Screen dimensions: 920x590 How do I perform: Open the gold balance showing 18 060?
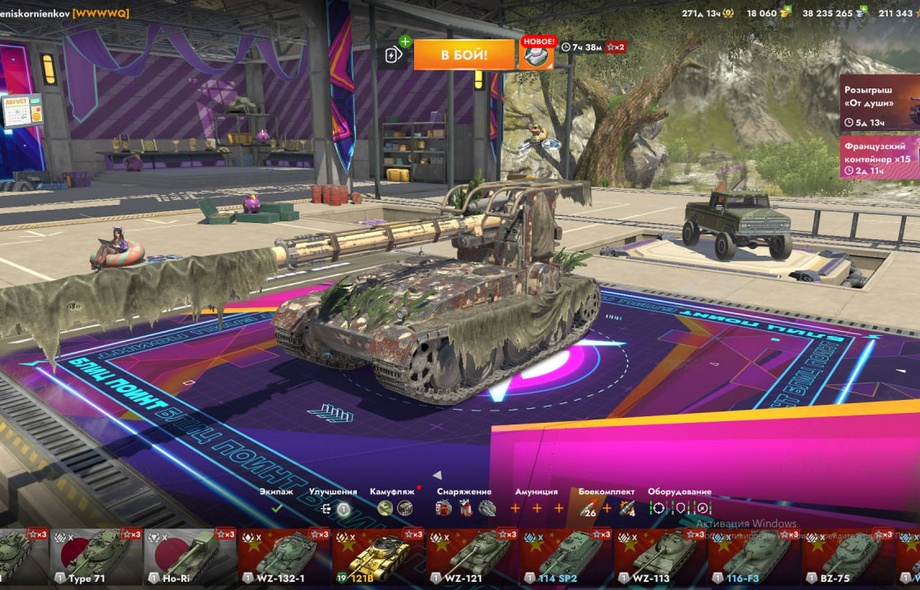768,13
